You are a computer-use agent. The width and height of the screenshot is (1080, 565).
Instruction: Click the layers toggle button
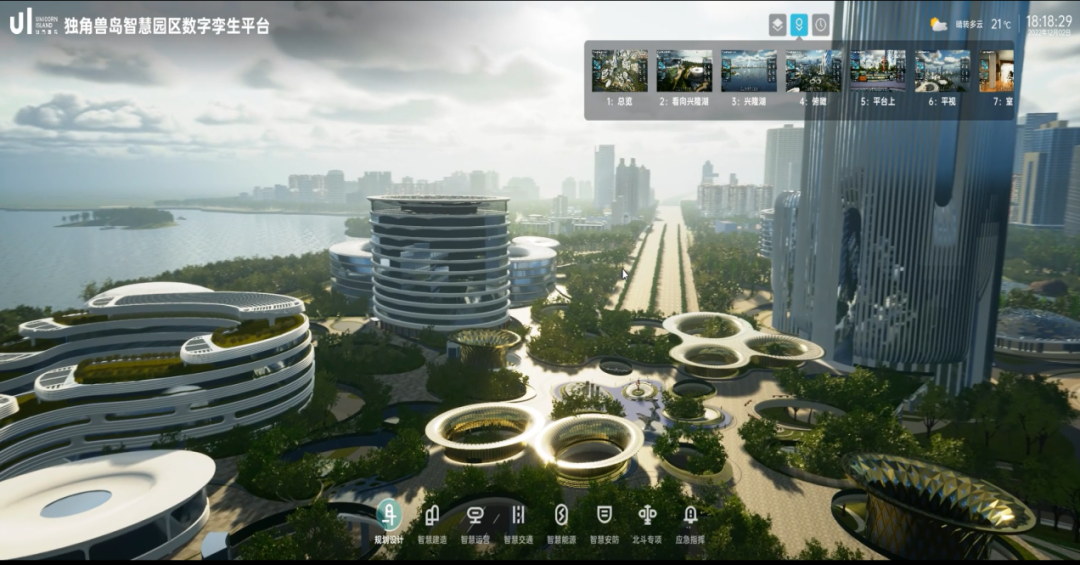(778, 25)
